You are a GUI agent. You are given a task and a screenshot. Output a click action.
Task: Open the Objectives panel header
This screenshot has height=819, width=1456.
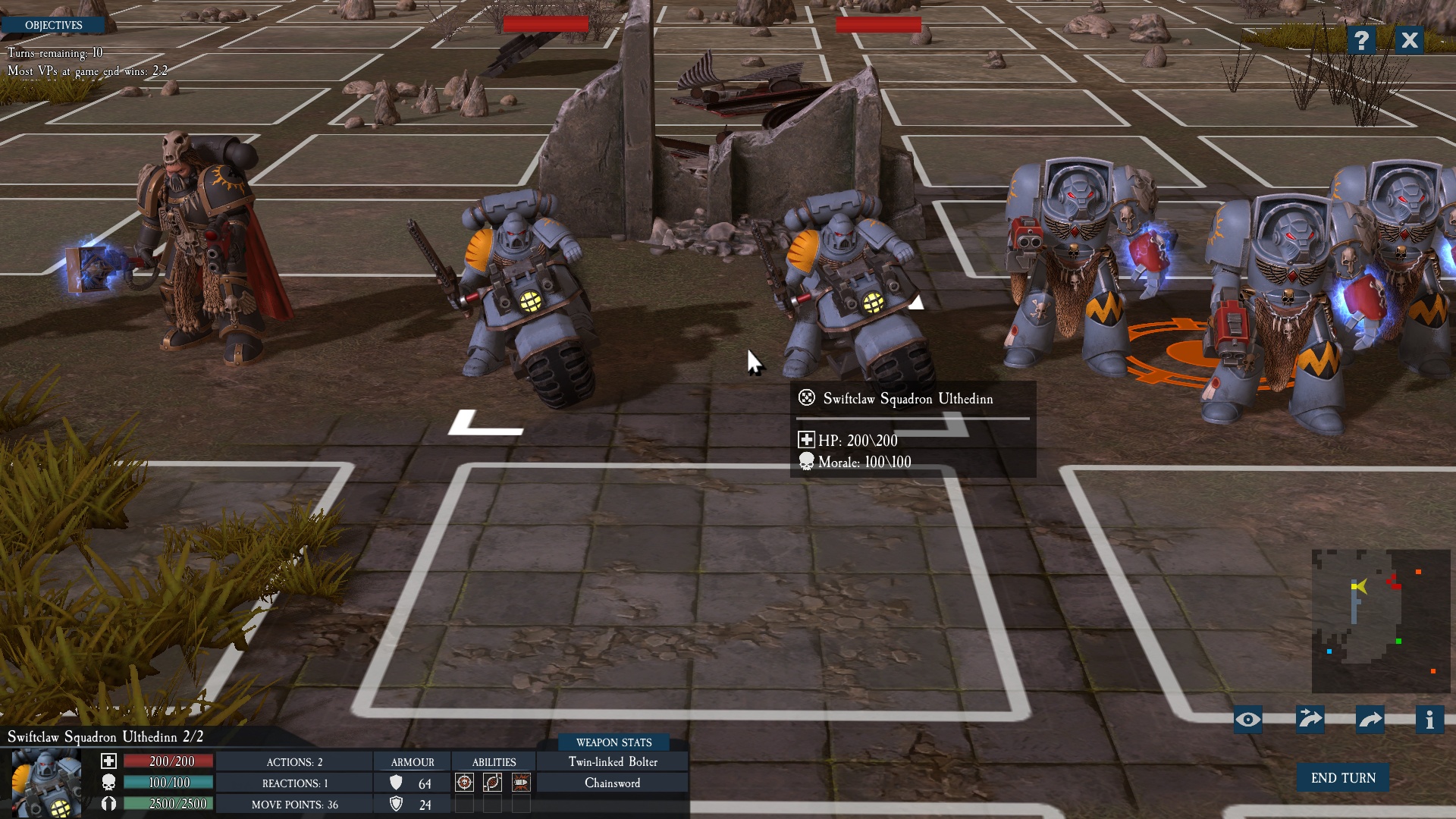tap(53, 25)
